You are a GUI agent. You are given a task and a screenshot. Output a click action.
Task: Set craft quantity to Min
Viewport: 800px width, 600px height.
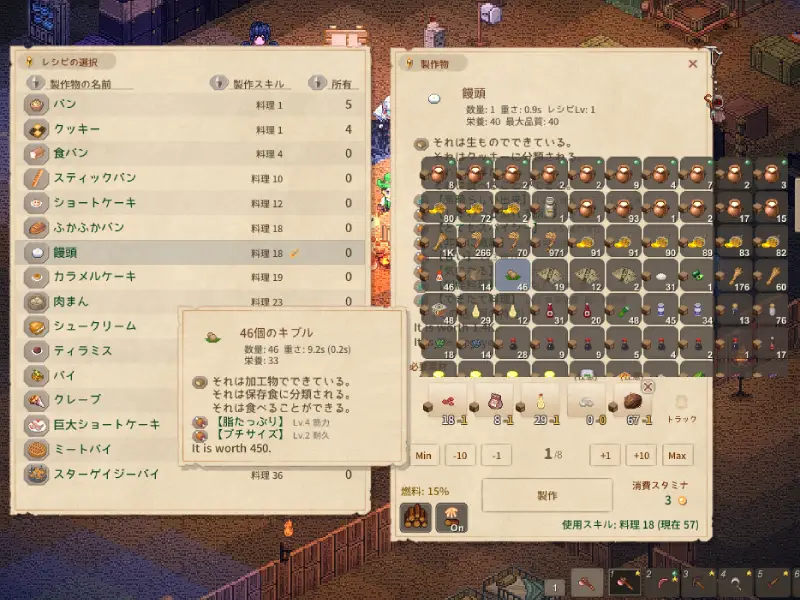point(423,455)
